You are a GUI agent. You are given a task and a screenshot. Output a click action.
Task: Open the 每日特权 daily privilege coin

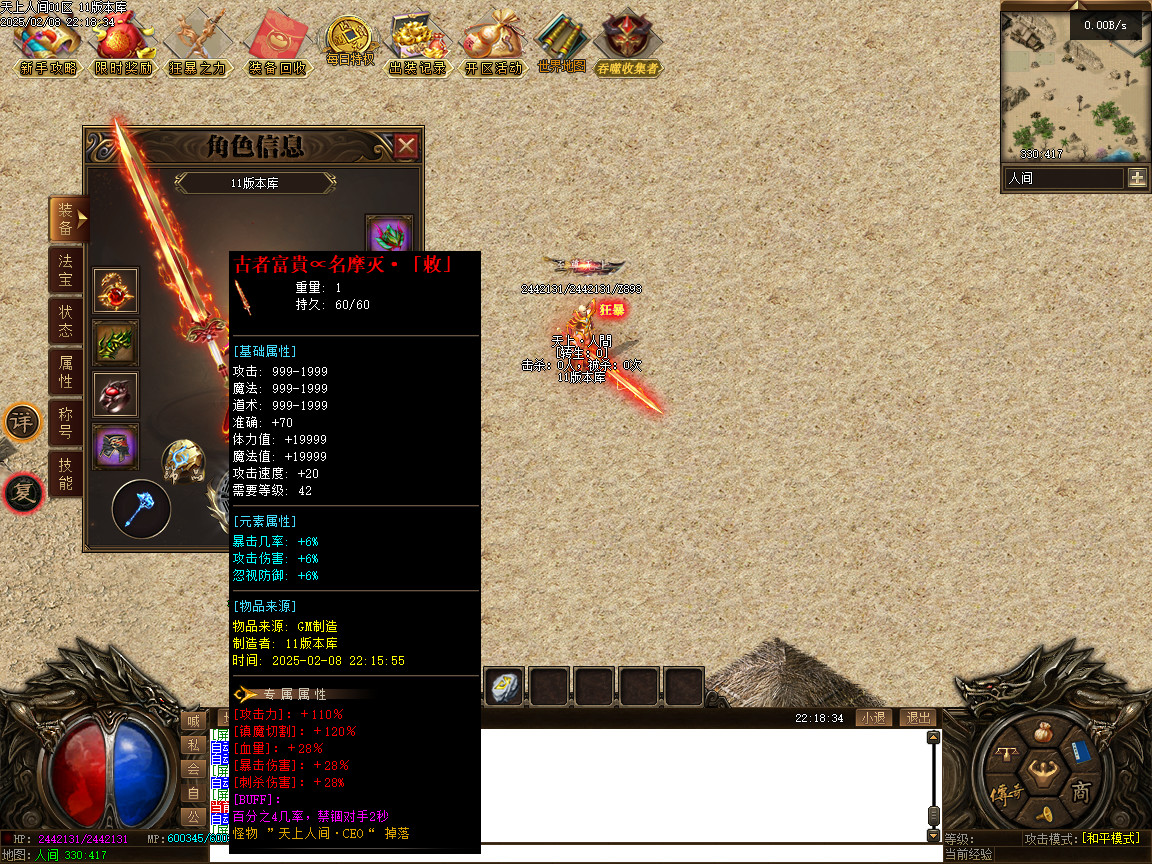(x=350, y=42)
